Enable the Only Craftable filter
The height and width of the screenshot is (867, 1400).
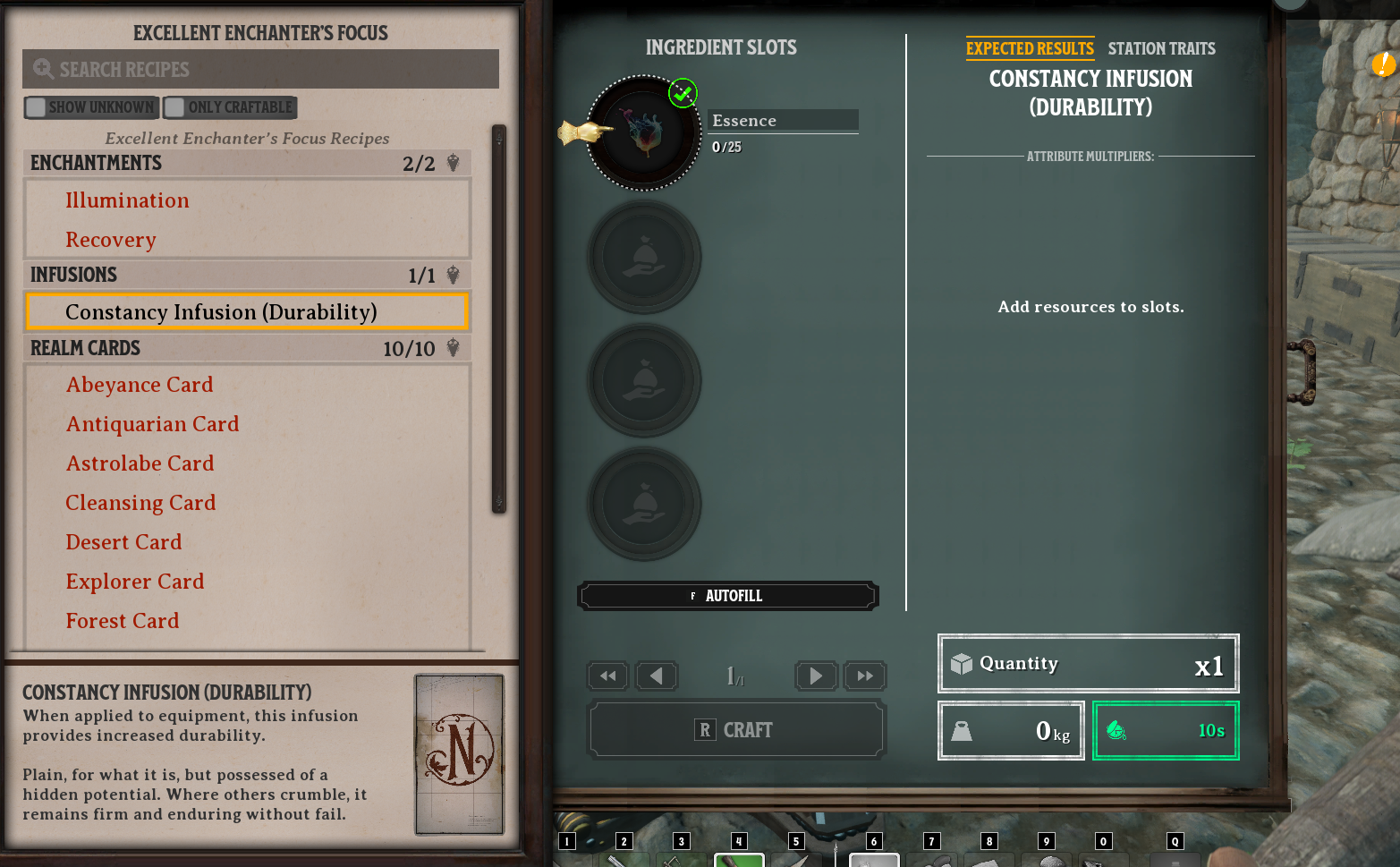point(175,107)
